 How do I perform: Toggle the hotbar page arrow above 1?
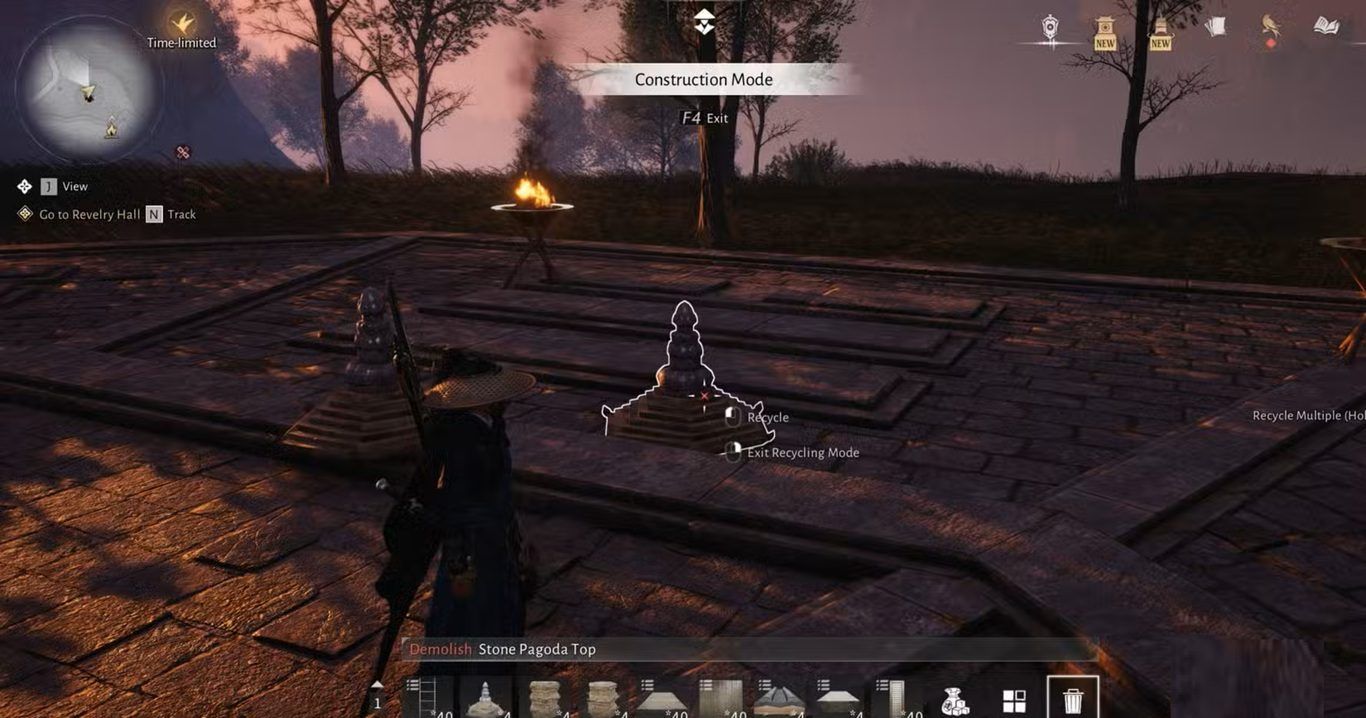point(377,685)
